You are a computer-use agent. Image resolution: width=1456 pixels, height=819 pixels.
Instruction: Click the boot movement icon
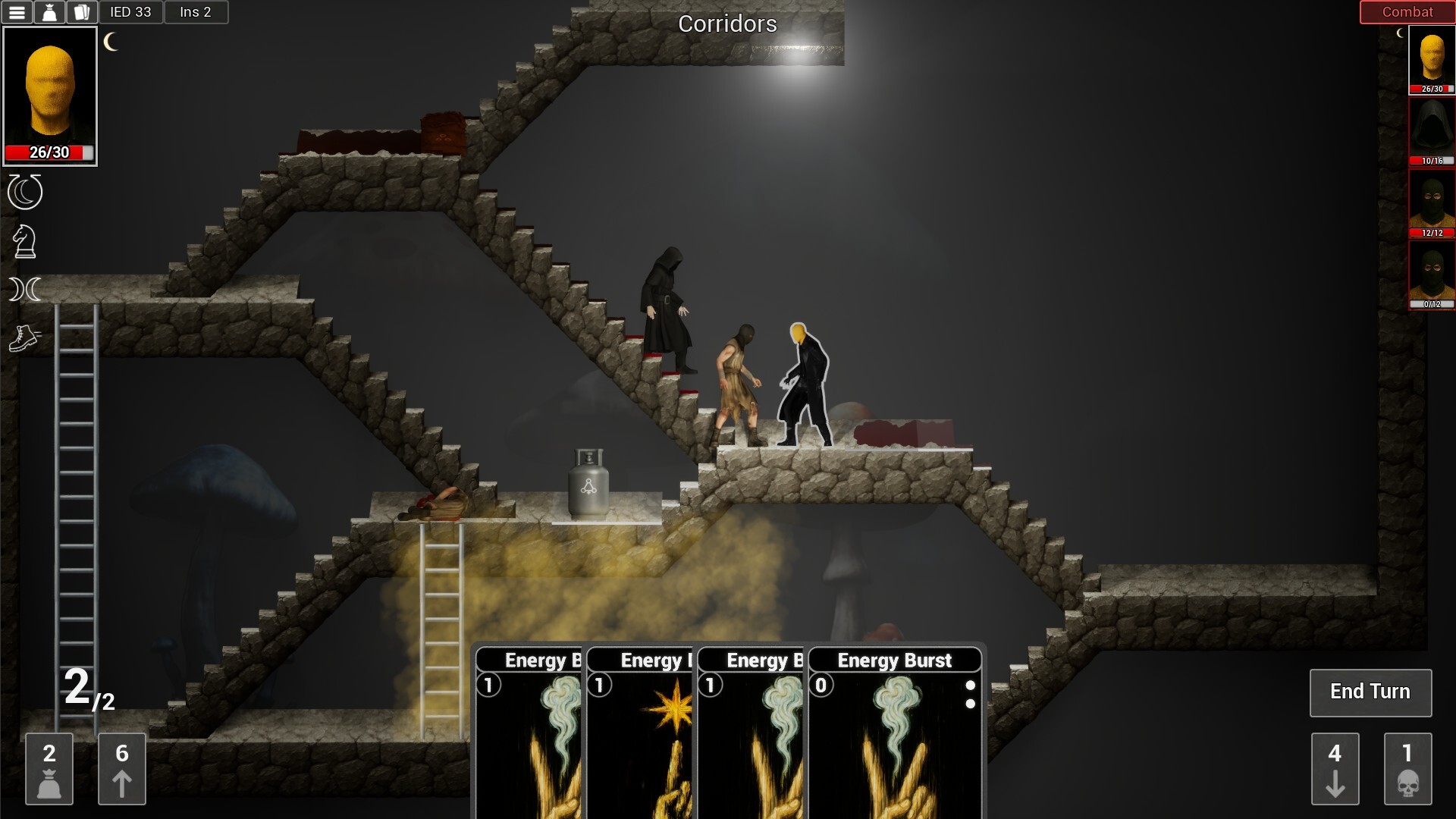[24, 339]
